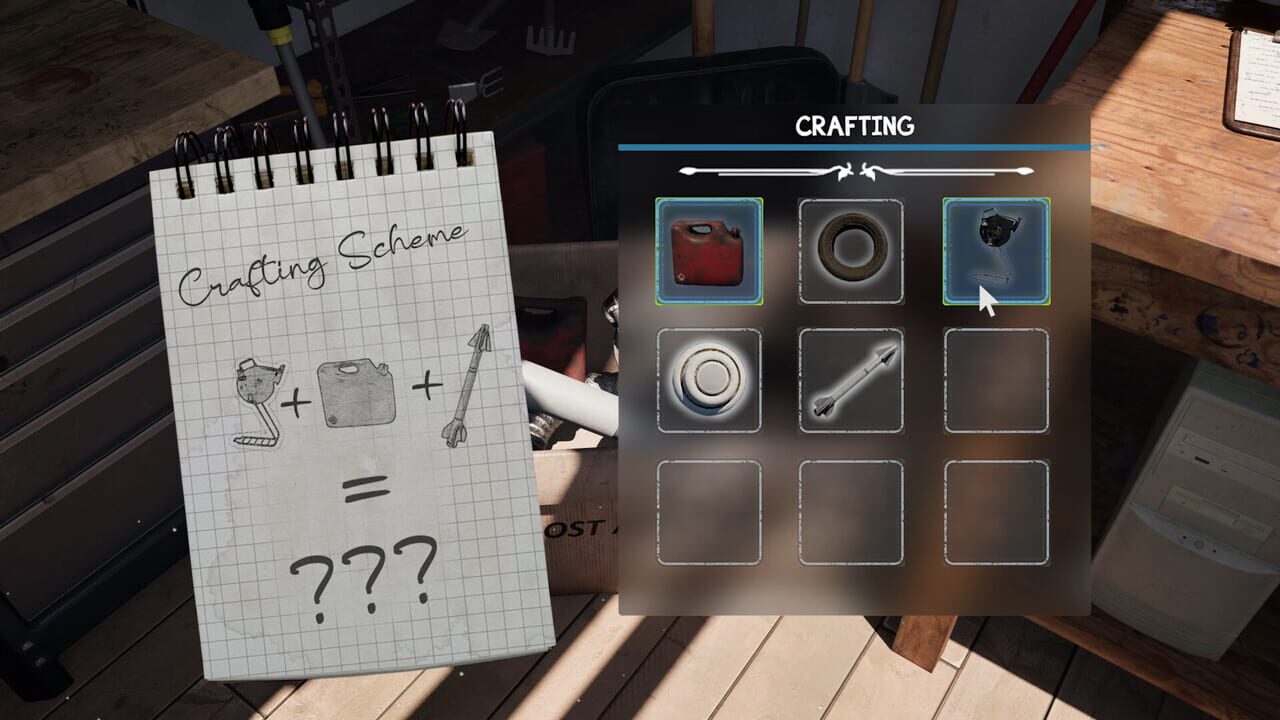
Task: Click the fuel canister sketch on the notebook
Action: [x=355, y=388]
